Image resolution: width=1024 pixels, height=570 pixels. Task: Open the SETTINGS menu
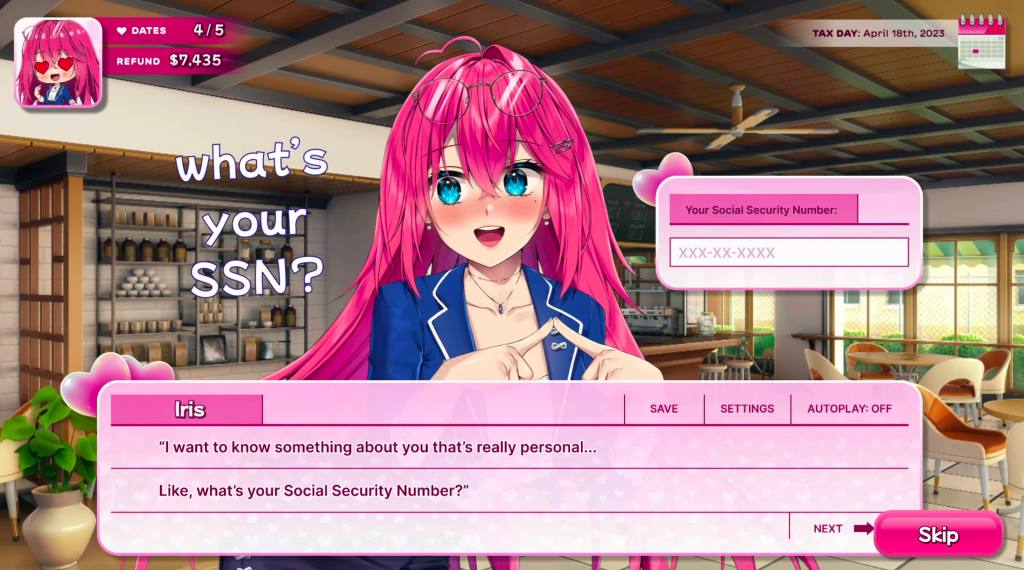747,409
